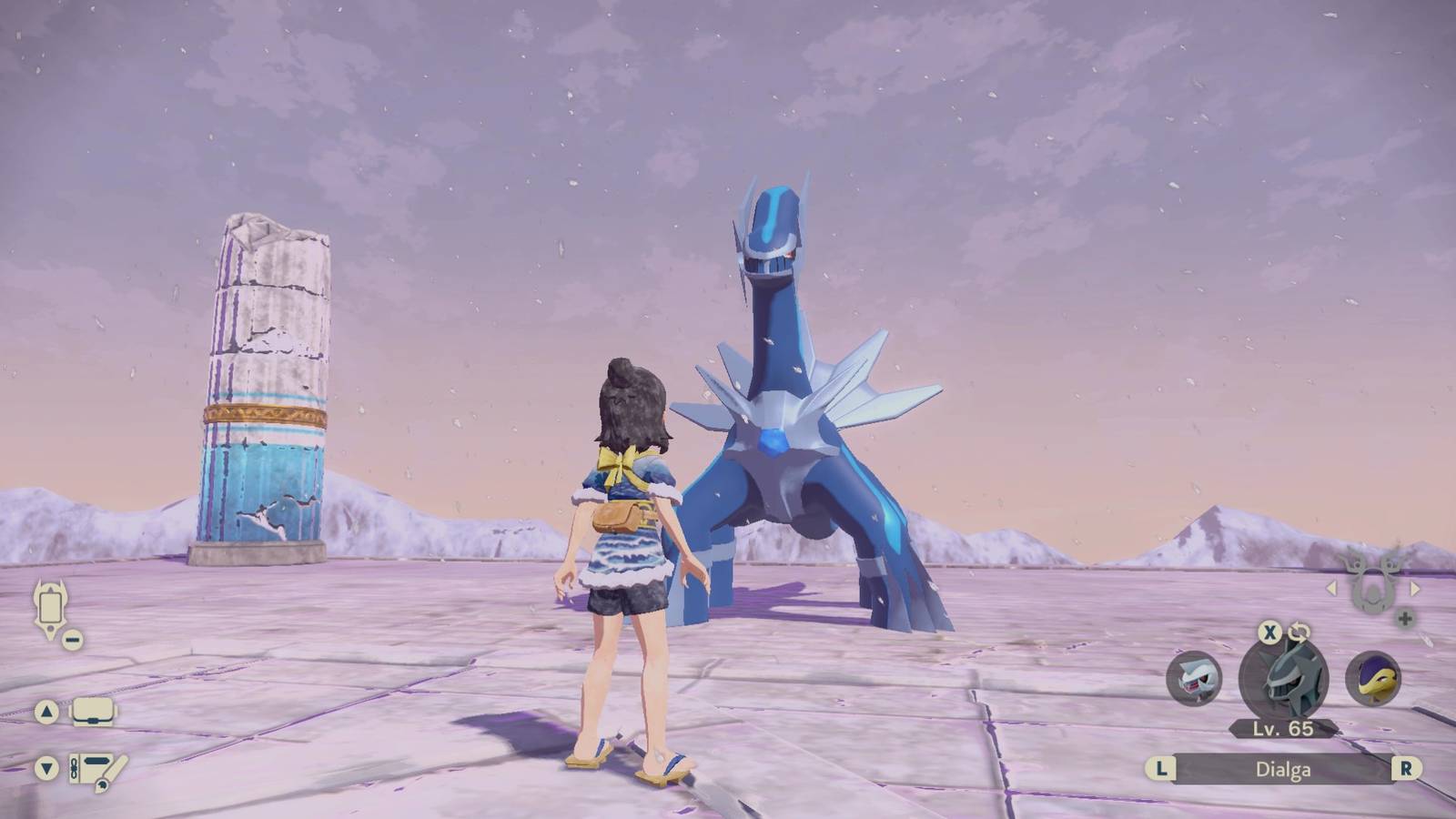Click the Lv. 65 level badge
Viewport: 1456px width, 819px height.
[1283, 729]
